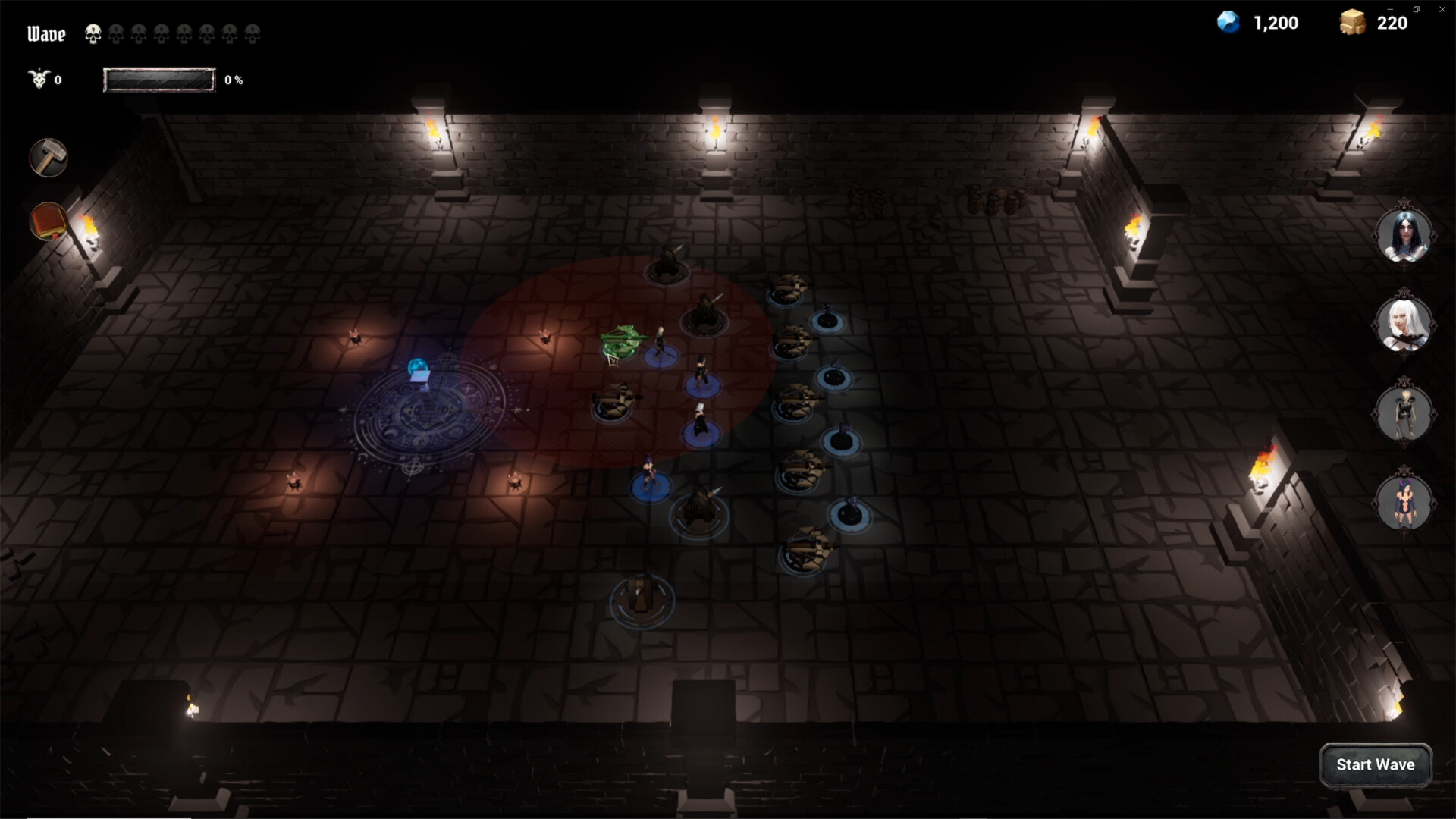Click the 0% percentage text
The height and width of the screenshot is (819, 1456).
pos(234,79)
